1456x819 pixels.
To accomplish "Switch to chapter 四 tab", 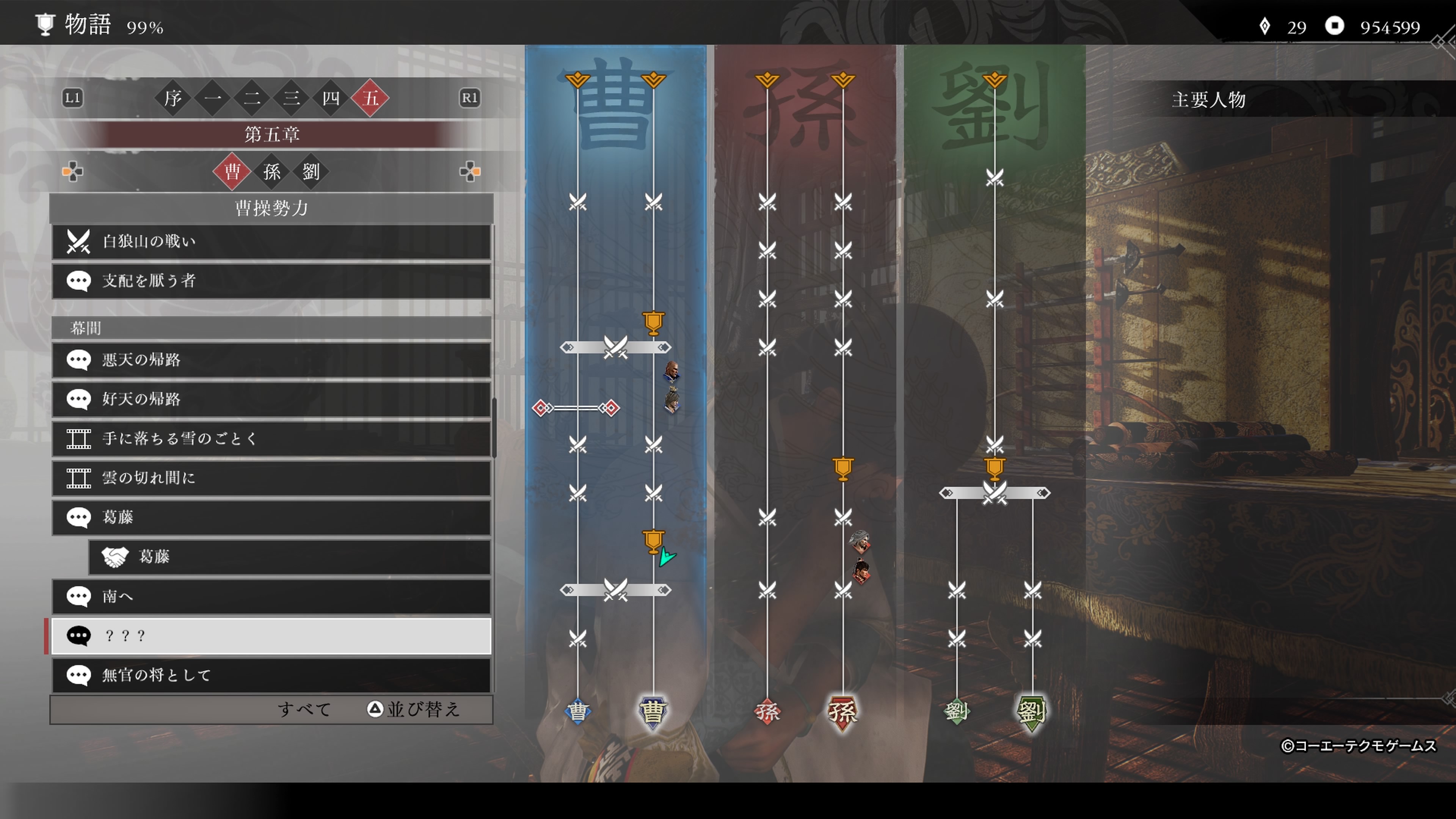I will (331, 98).
